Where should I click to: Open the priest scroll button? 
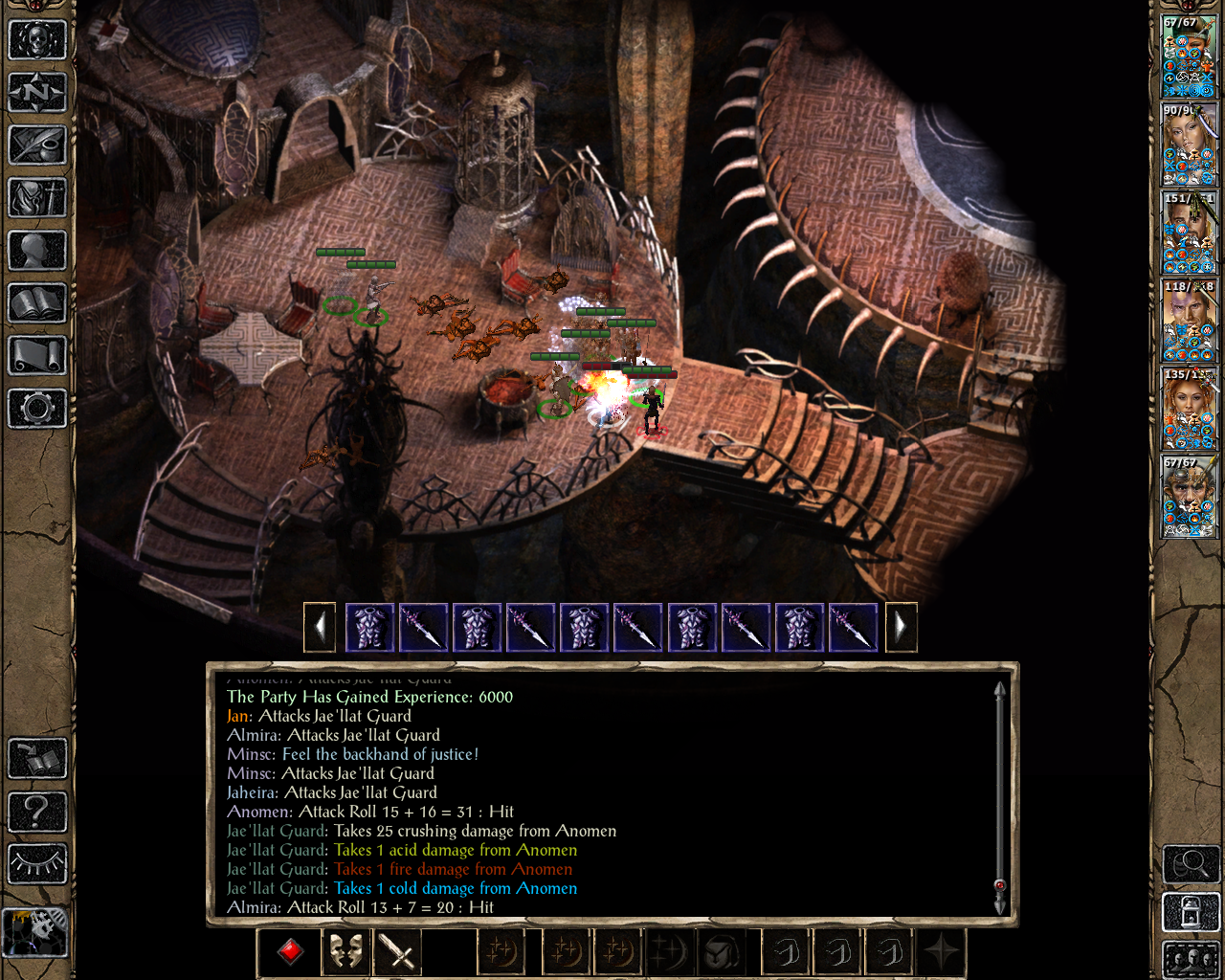(x=37, y=356)
